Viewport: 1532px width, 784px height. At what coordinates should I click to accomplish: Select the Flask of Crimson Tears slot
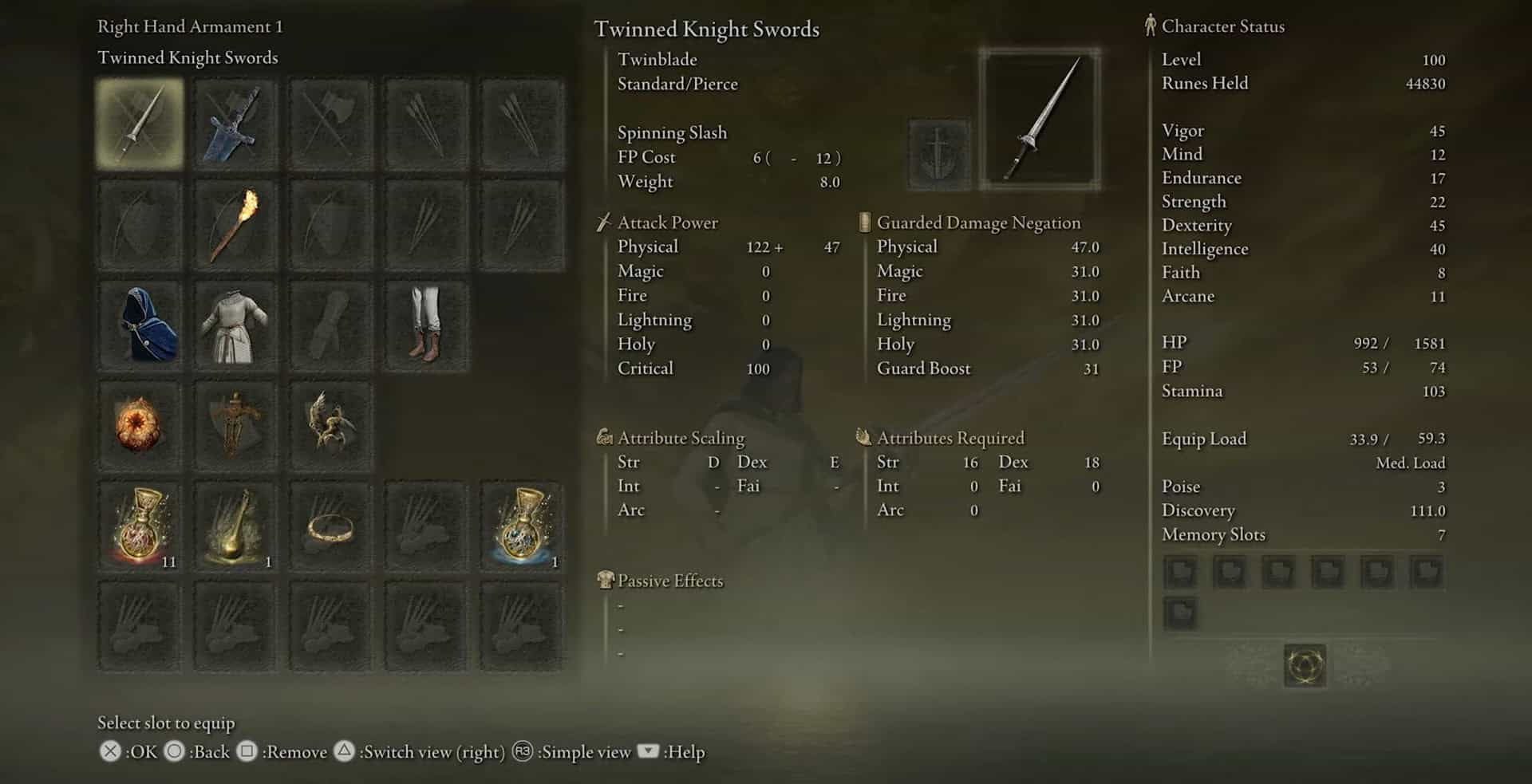(140, 526)
